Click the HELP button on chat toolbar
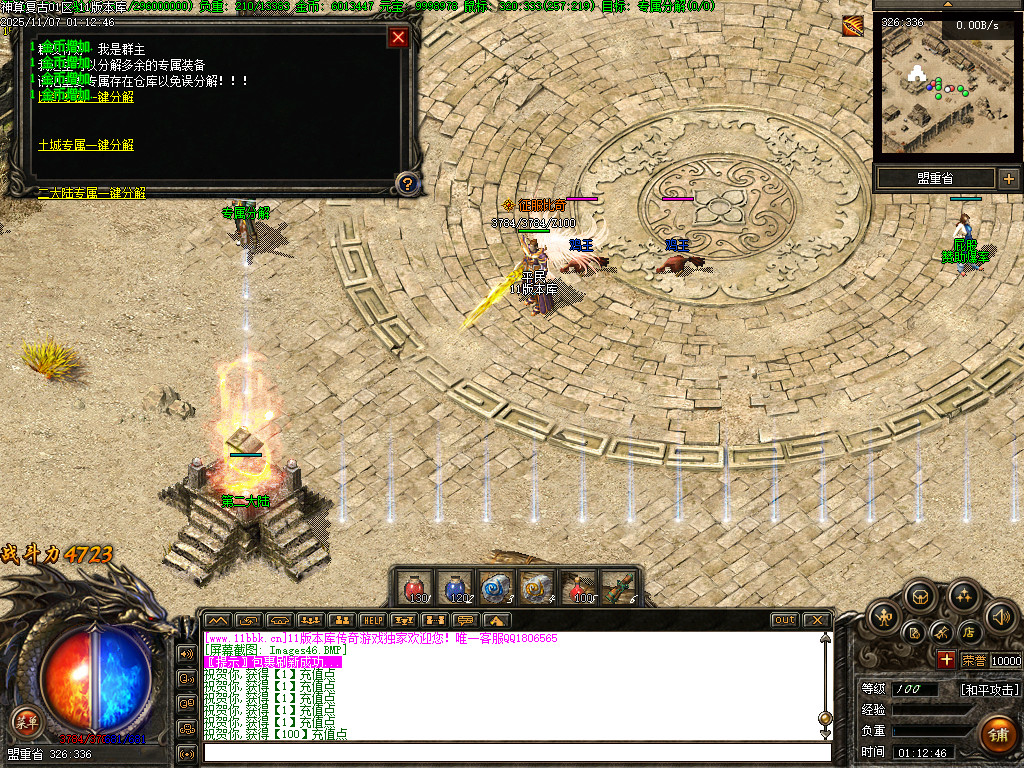1024x768 pixels. [372, 620]
